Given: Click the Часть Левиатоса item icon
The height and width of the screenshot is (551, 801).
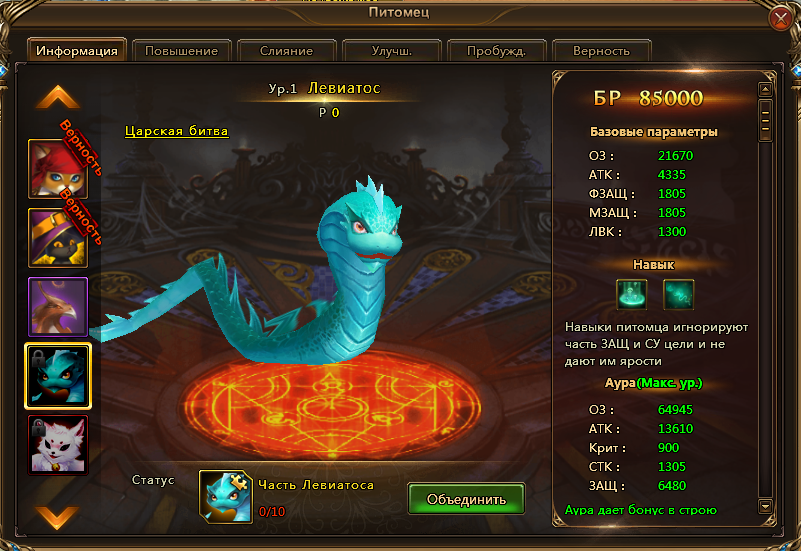Looking at the screenshot, I should [x=225, y=496].
